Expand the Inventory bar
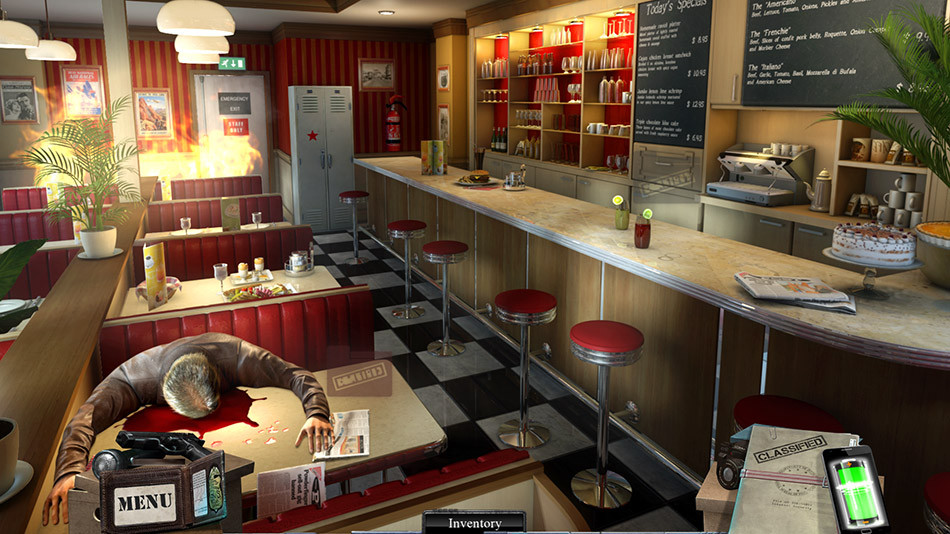This screenshot has width=950, height=534. 474,522
